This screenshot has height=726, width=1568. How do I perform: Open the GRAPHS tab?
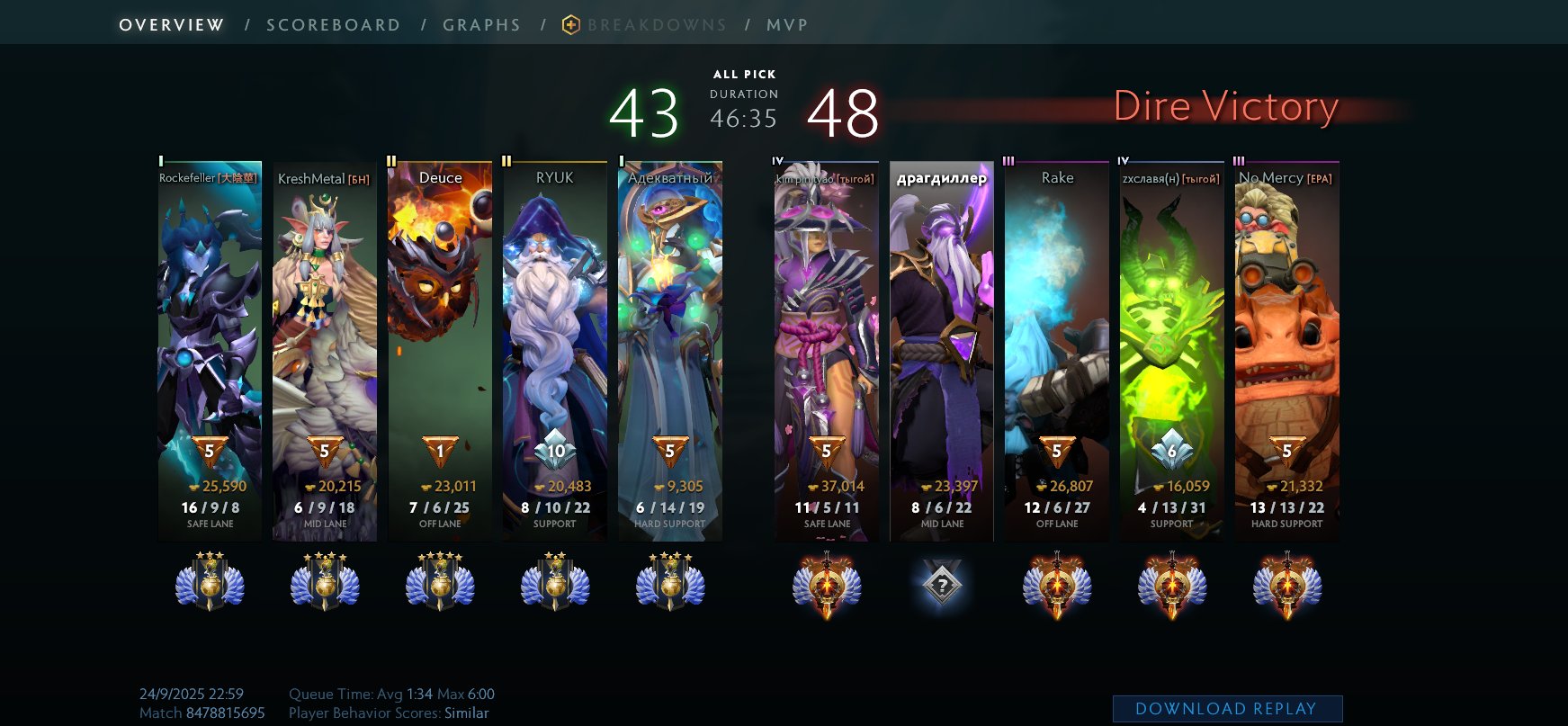[x=482, y=24]
